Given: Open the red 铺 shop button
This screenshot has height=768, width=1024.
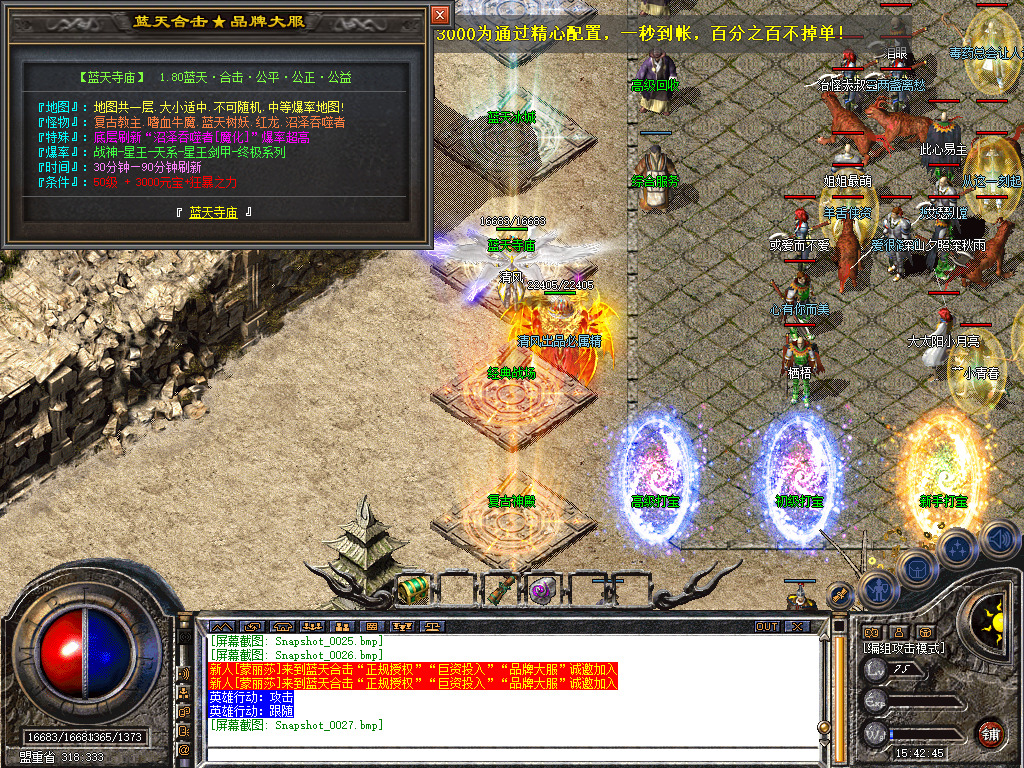Looking at the screenshot, I should [x=990, y=733].
